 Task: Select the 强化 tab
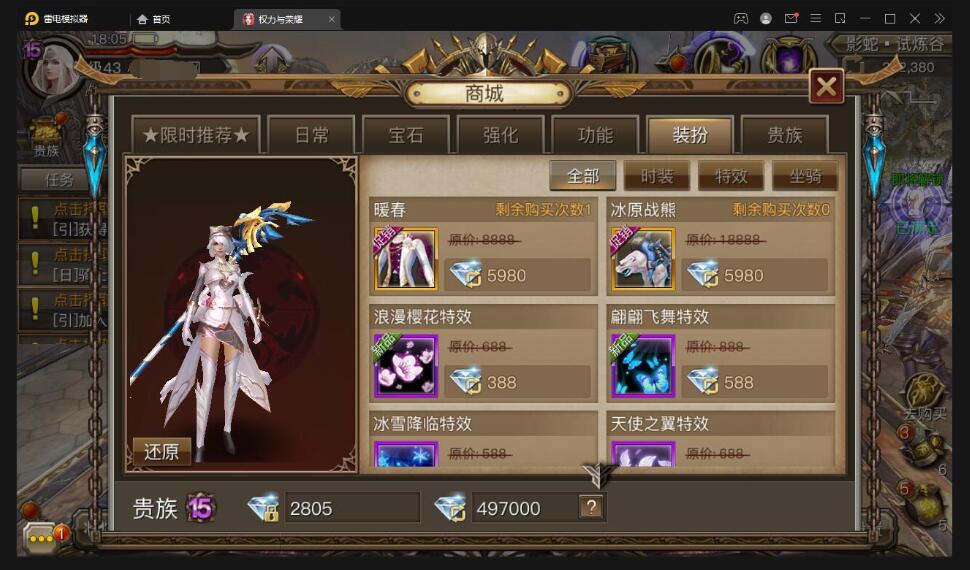(x=500, y=135)
